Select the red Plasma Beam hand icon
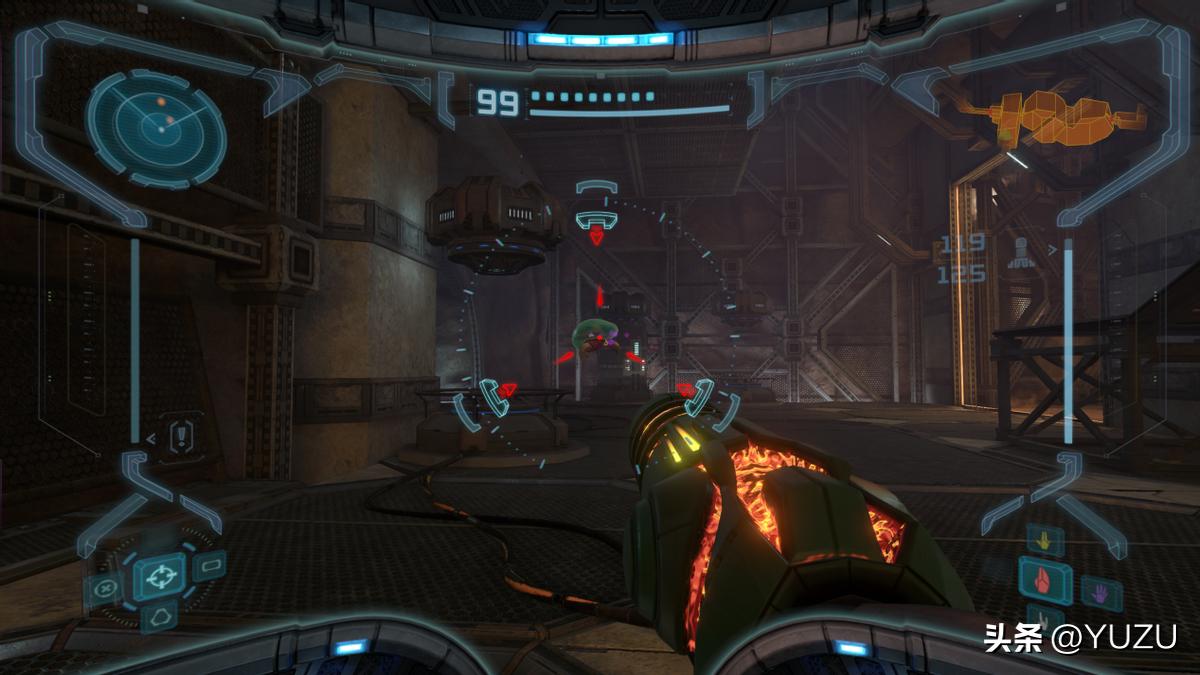Viewport: 1200px width, 675px height. click(1044, 580)
